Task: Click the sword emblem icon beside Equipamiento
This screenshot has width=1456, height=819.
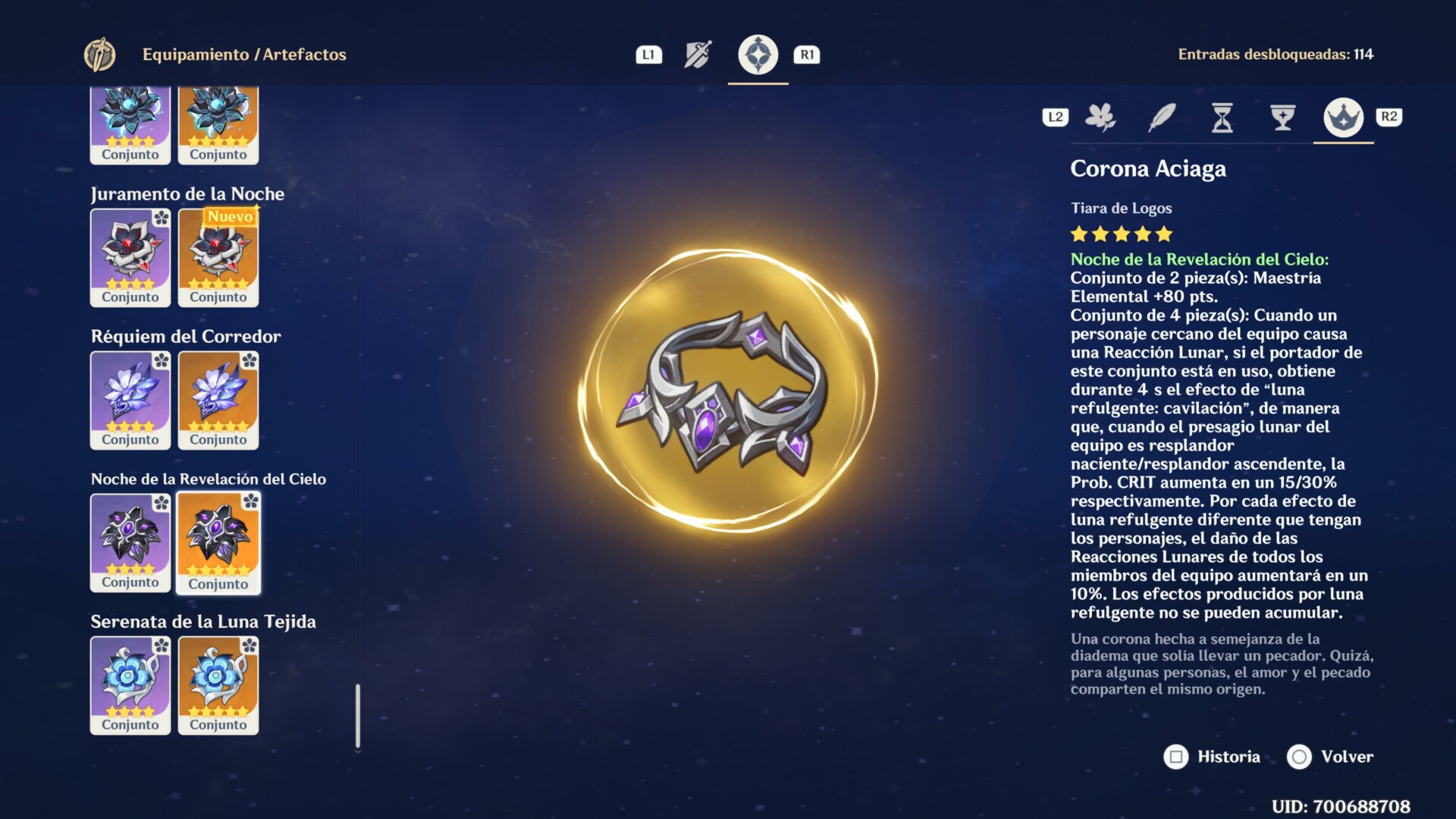Action: point(99,55)
